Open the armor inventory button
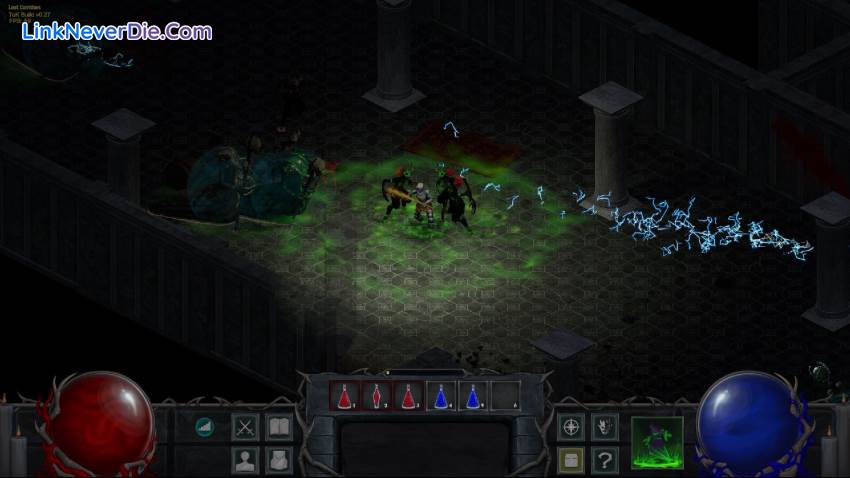 coord(279,460)
